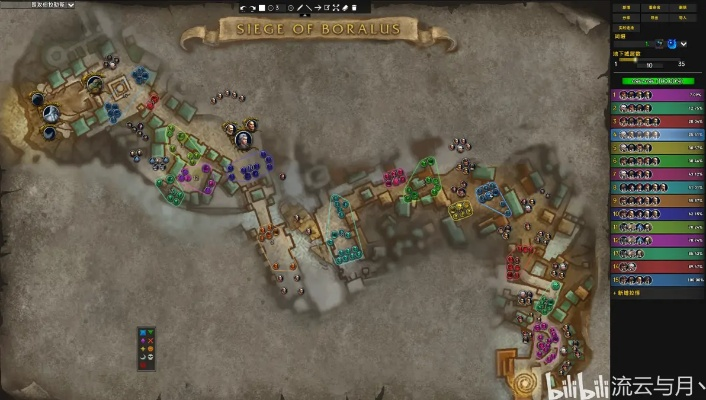Select the pencil drawing tool
The image size is (706, 400).
(x=300, y=8)
